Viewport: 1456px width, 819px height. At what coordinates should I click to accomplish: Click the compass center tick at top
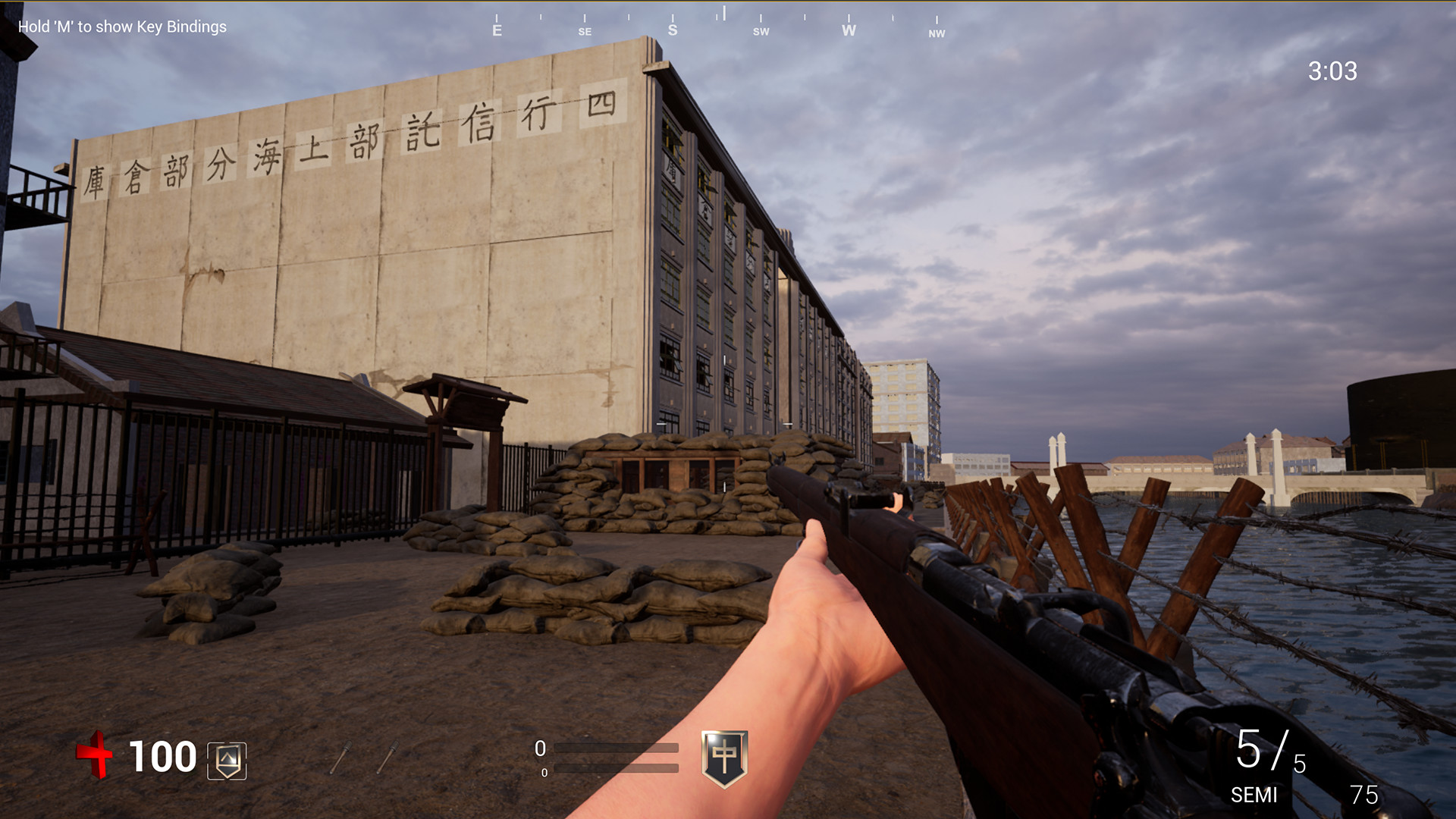[x=726, y=14]
